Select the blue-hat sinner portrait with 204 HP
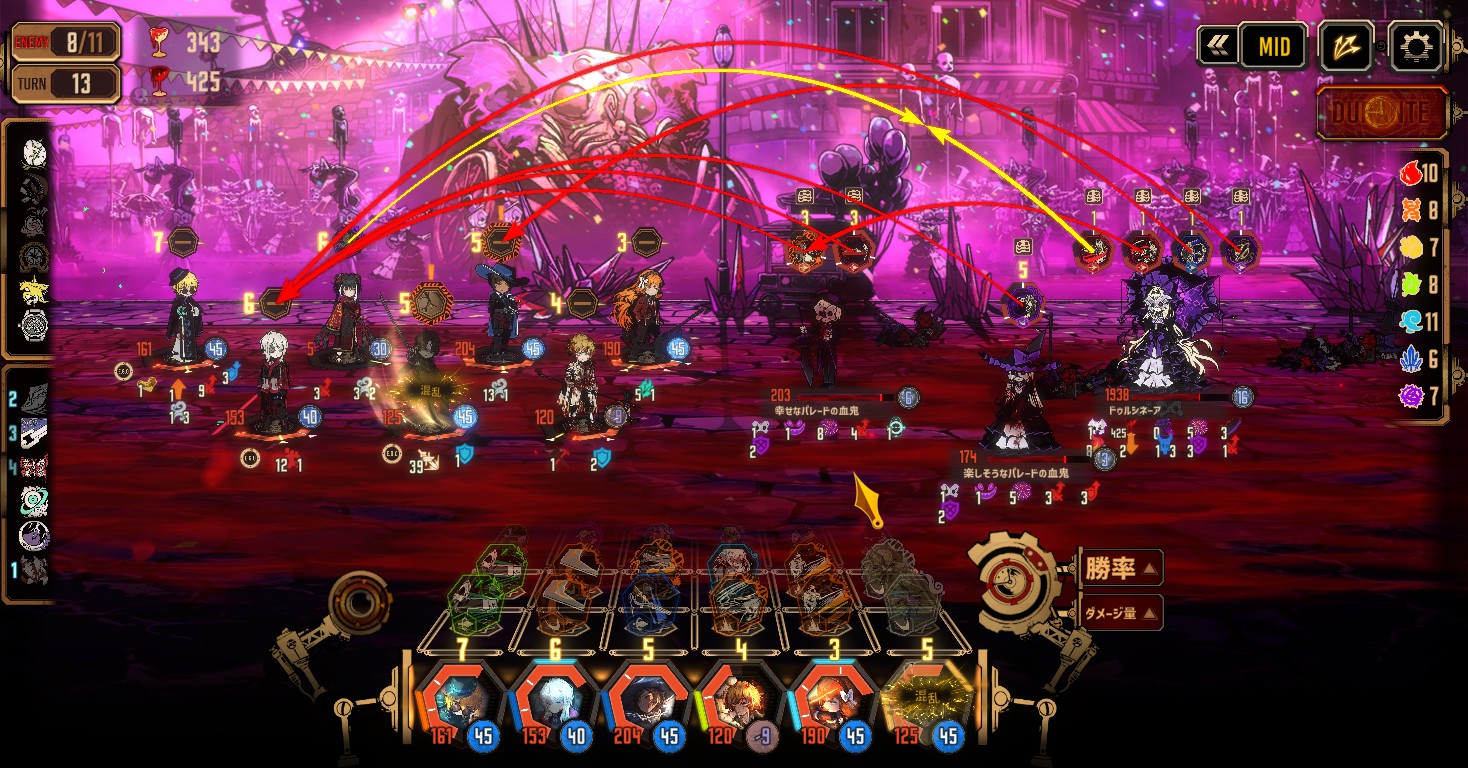Viewport: 1468px width, 768px height. pyautogui.click(x=640, y=696)
